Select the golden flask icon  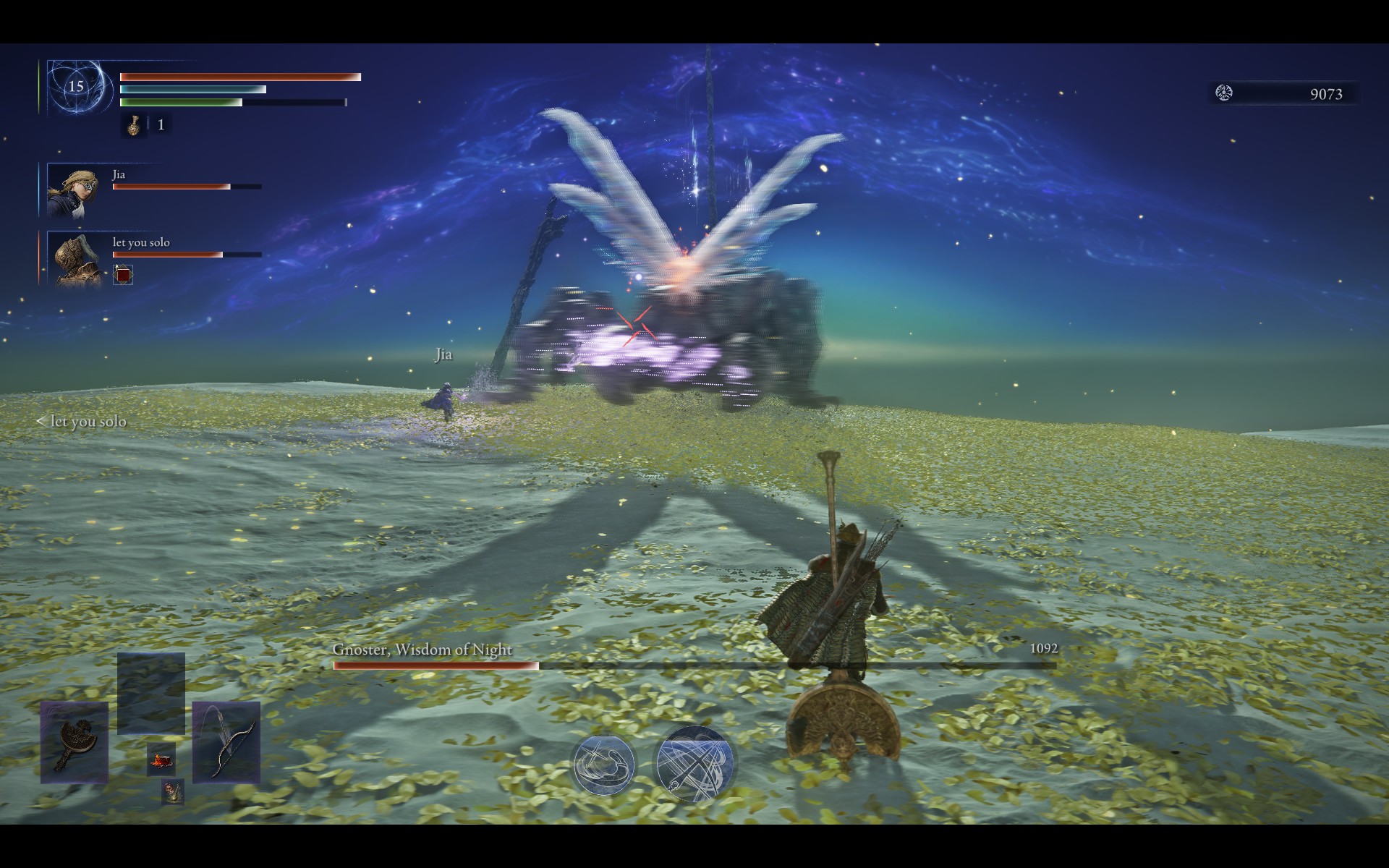(134, 125)
